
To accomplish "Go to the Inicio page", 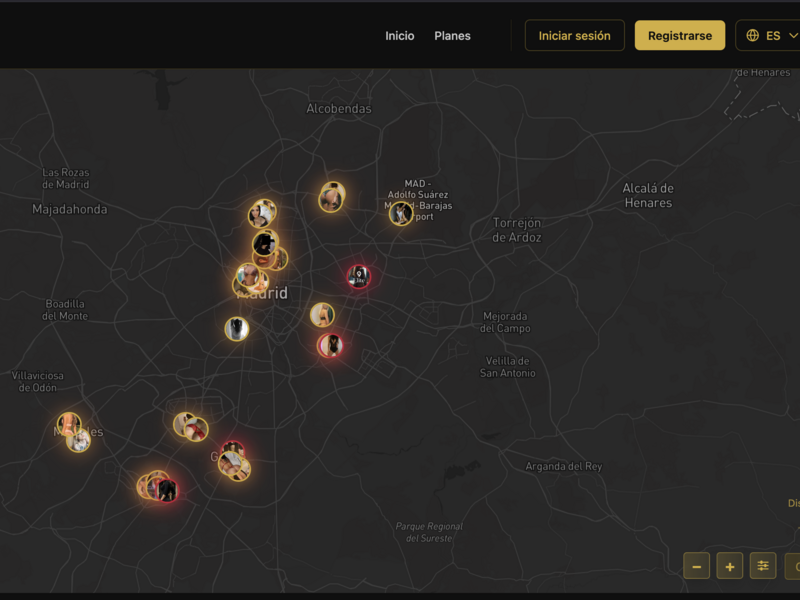I will [399, 36].
